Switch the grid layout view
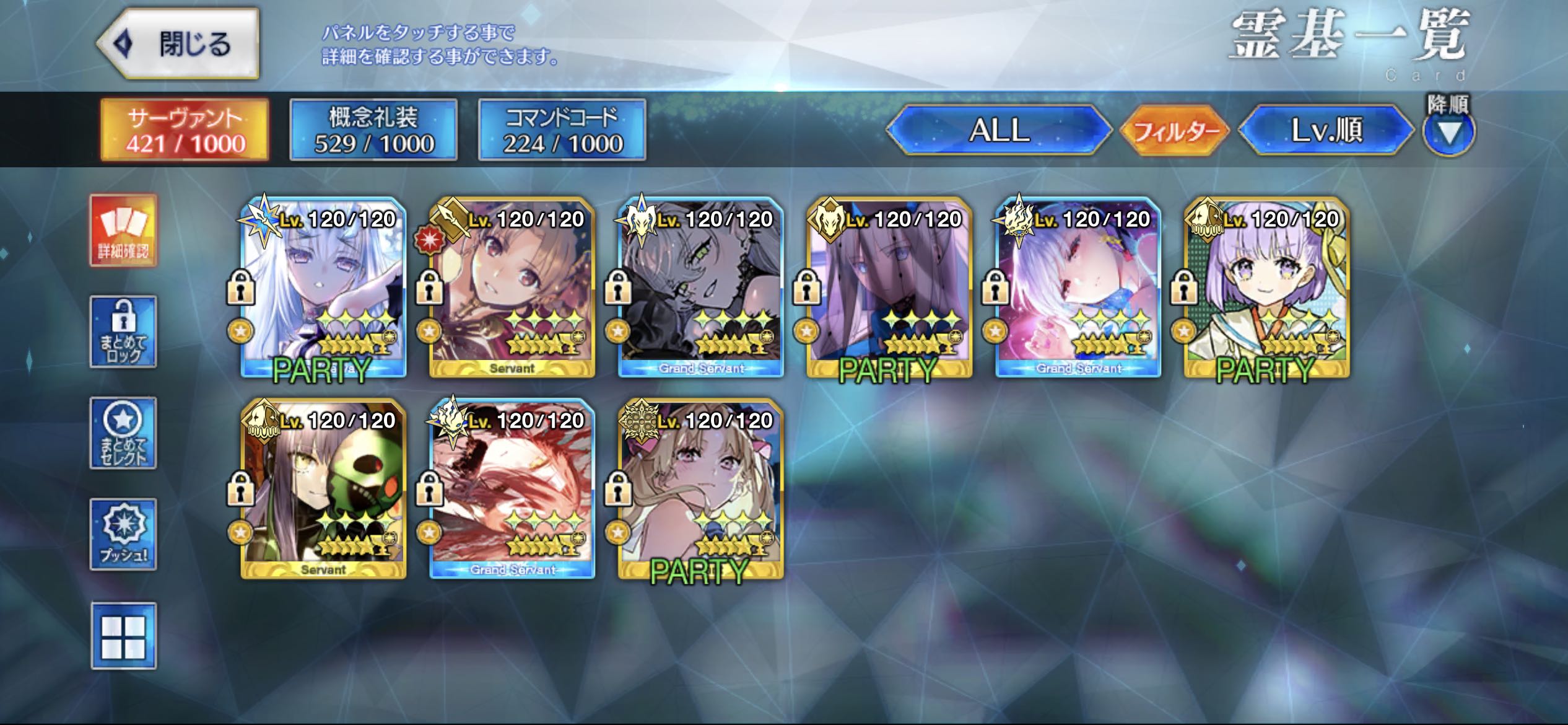Viewport: 1568px width, 725px height. click(x=123, y=636)
